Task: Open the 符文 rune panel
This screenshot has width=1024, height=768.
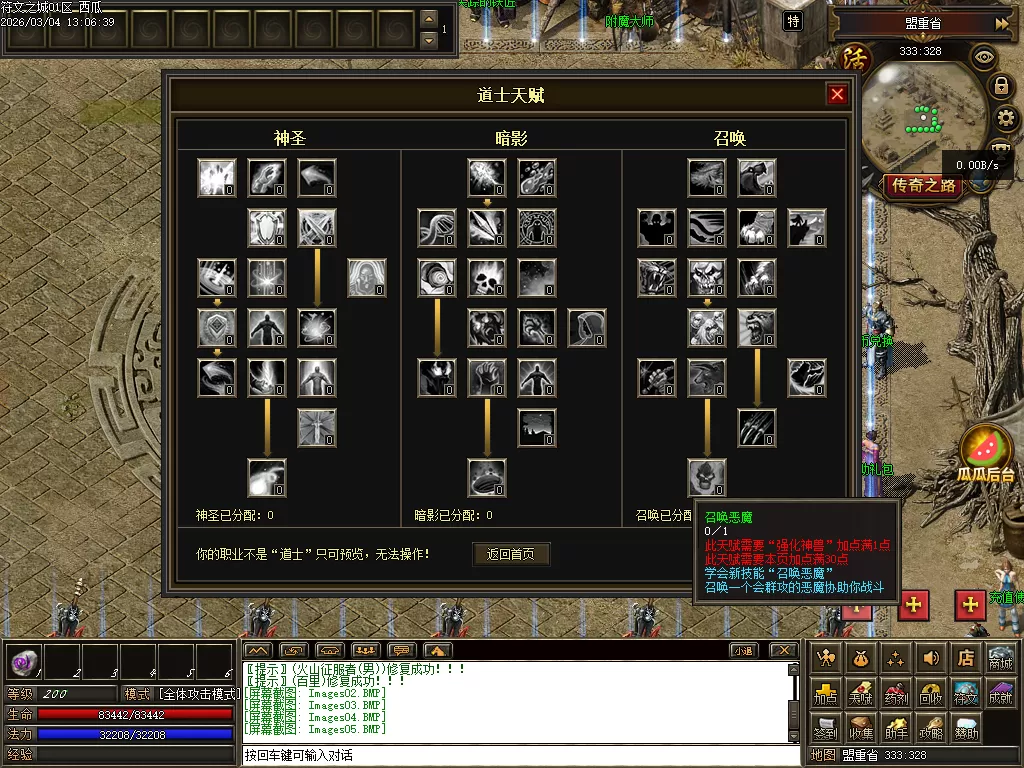Action: (x=965, y=693)
